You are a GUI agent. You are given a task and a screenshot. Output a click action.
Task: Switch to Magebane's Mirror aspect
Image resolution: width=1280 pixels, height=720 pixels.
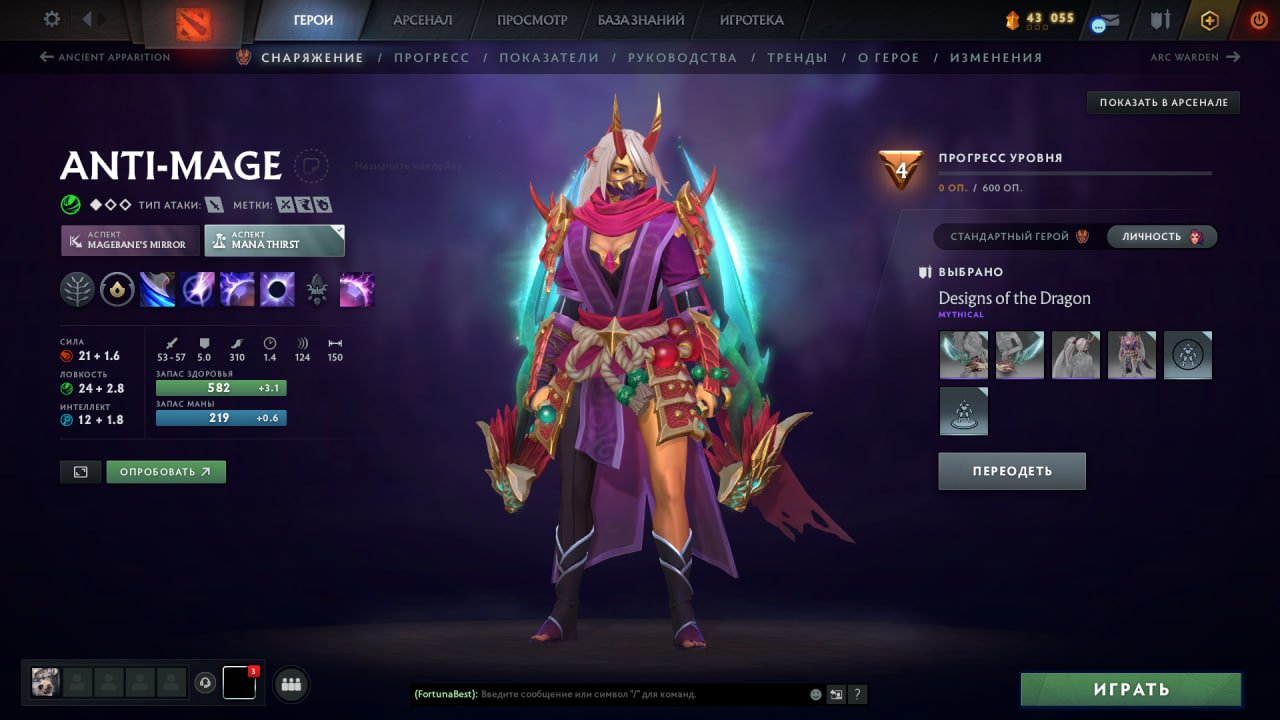[129, 240]
